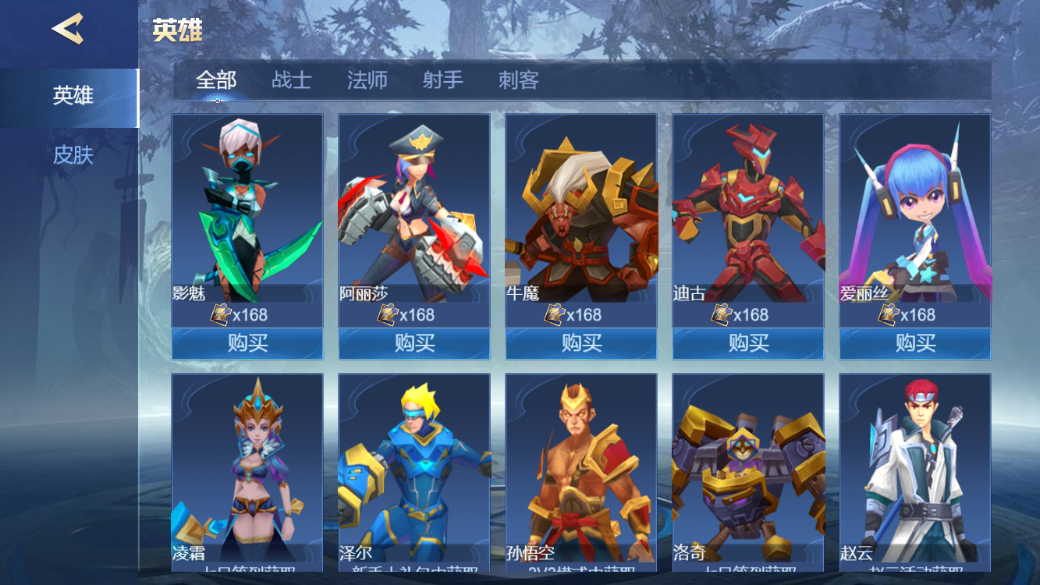Filter heroes by 战士 class
Screen dimensions: 1040x585
tap(291, 80)
